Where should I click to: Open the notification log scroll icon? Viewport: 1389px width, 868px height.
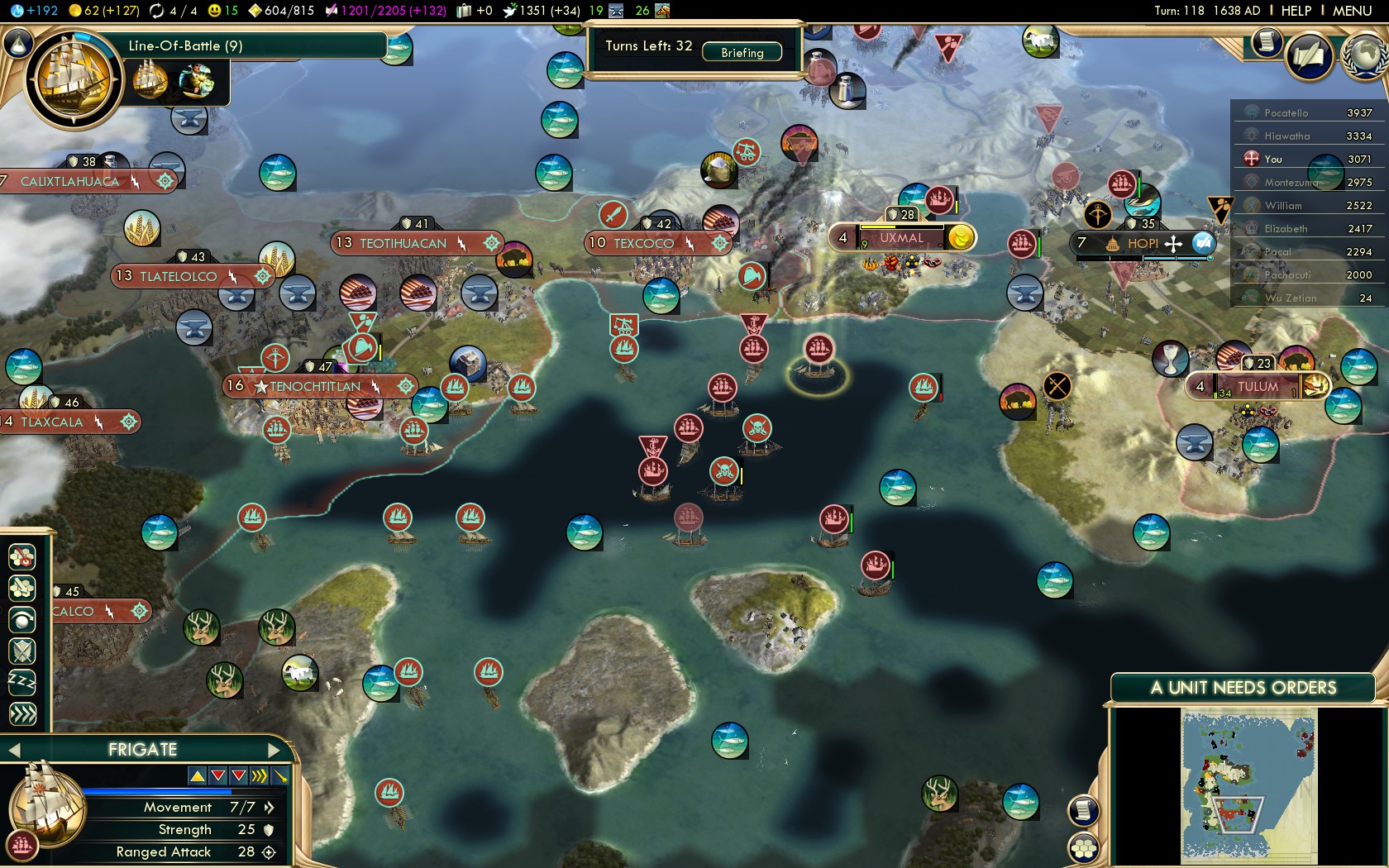click(1266, 41)
